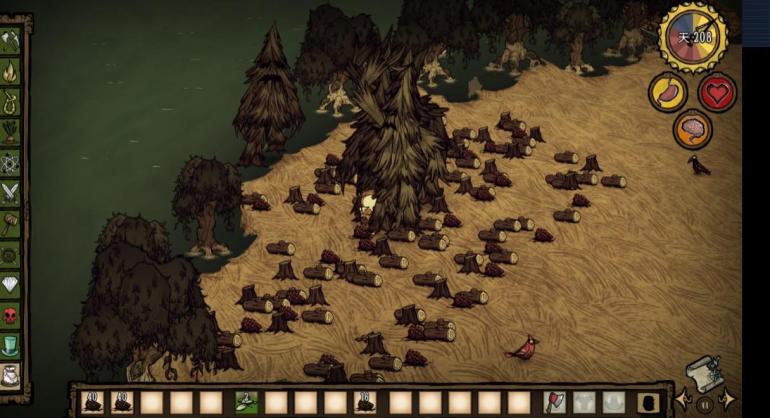The height and width of the screenshot is (418, 770).
Task: Pick the inventory stack of 16
Action: [367, 402]
